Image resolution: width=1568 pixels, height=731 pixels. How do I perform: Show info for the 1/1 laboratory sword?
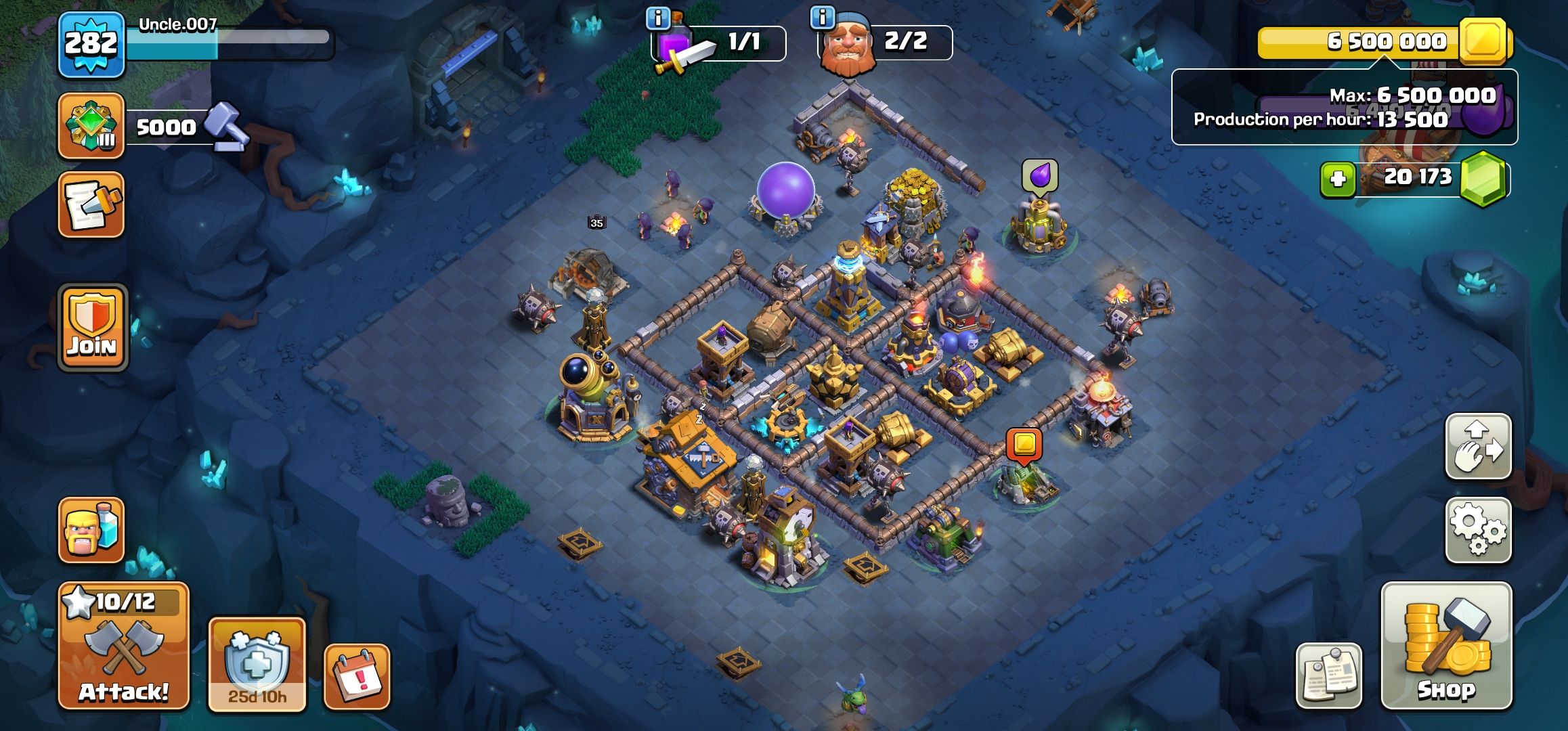pos(657,18)
